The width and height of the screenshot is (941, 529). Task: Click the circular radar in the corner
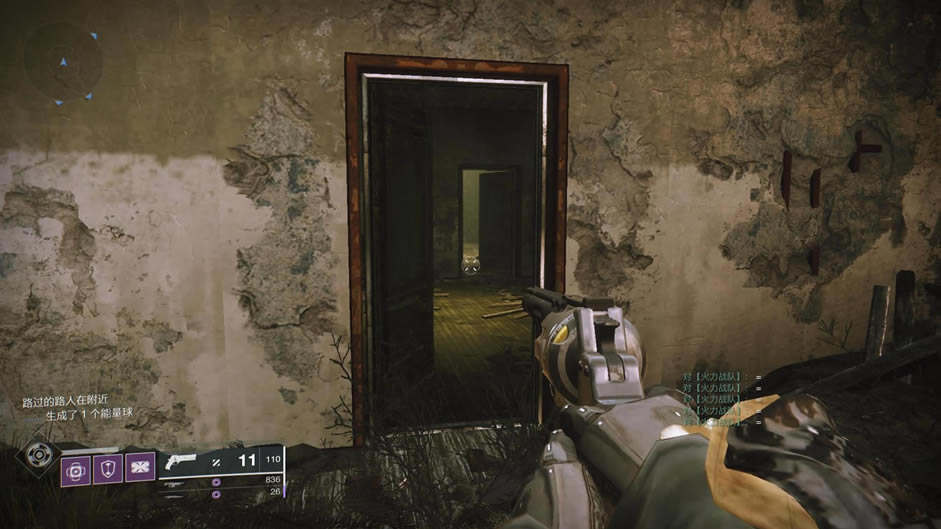point(62,62)
